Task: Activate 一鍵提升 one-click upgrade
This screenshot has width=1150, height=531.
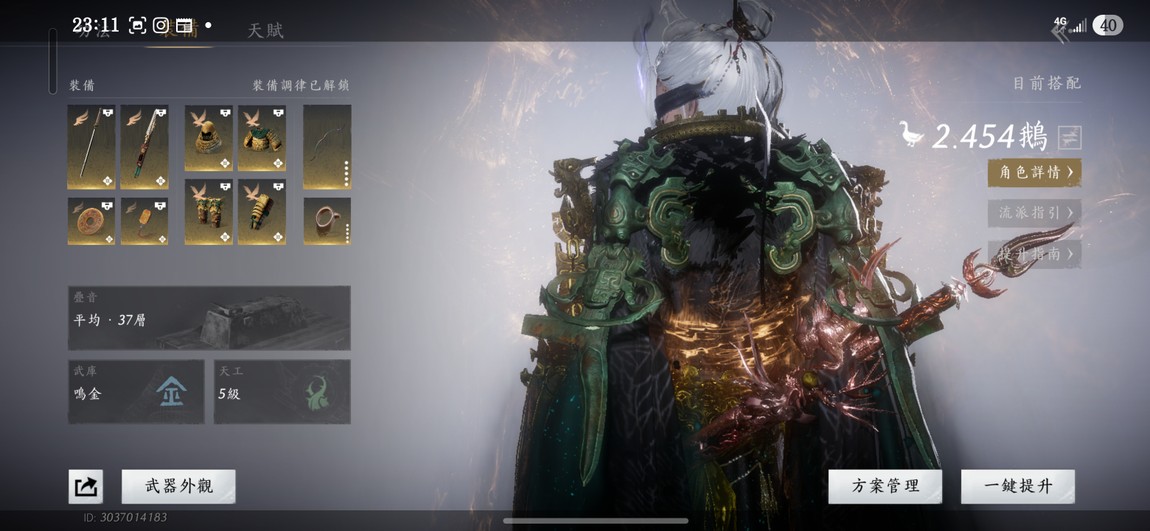Action: 1017,486
